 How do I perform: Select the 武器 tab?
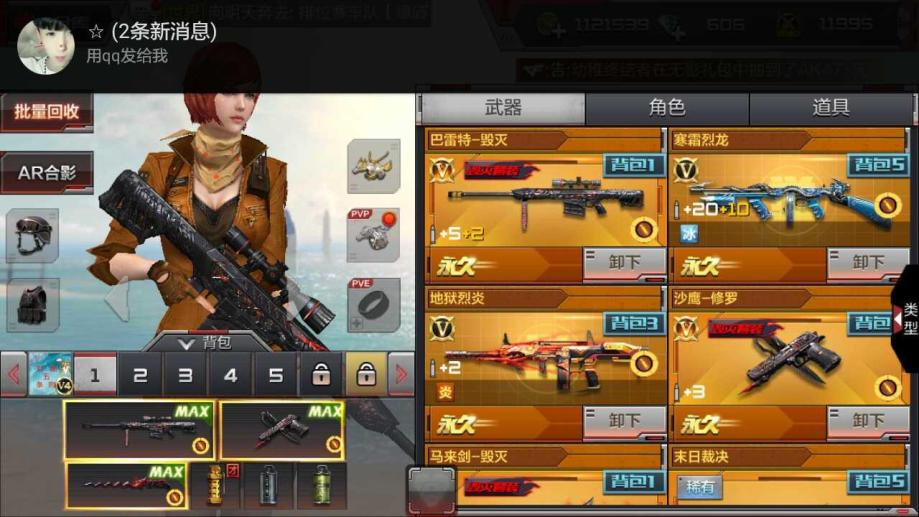[503, 109]
